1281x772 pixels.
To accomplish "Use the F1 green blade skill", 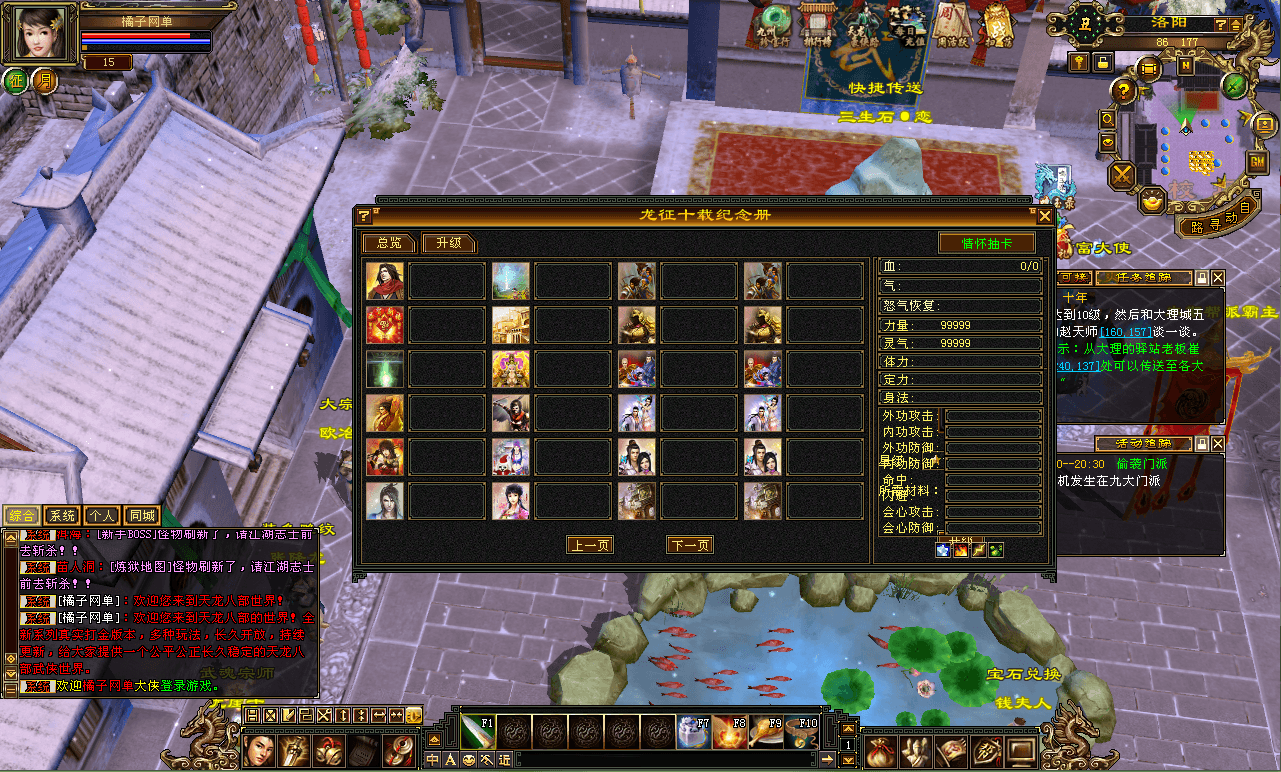I will (x=477, y=732).
